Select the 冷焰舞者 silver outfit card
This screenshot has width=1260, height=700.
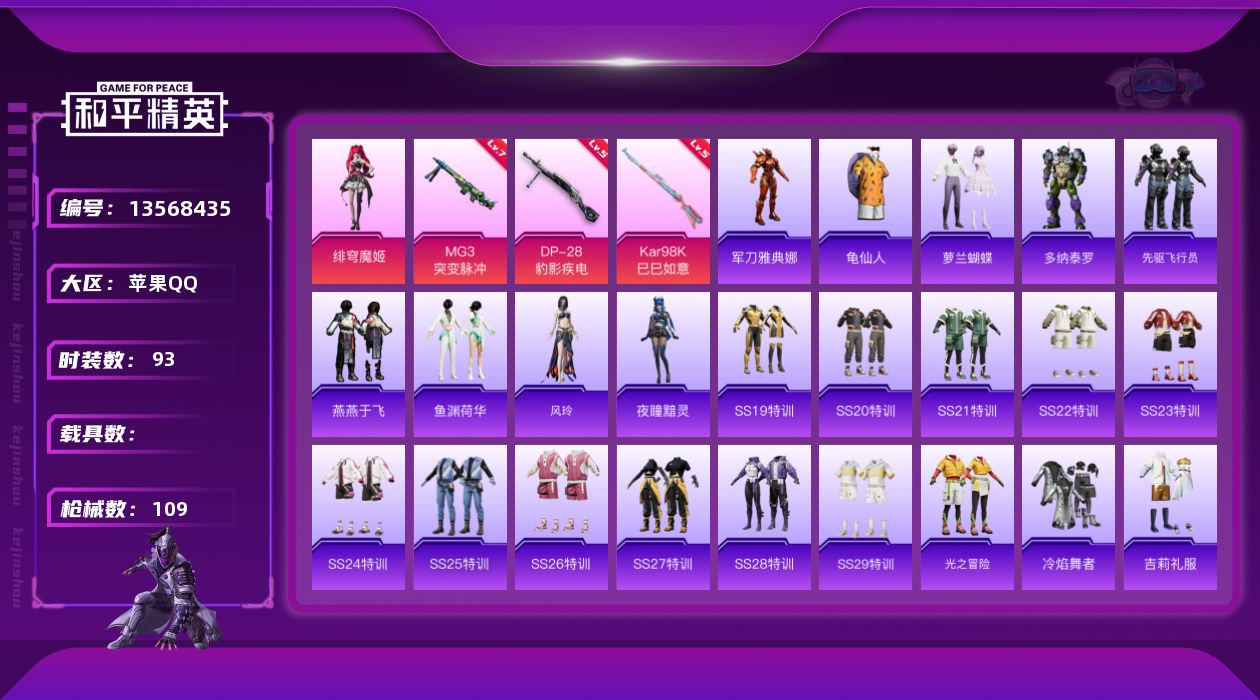pyautogui.click(x=1068, y=517)
